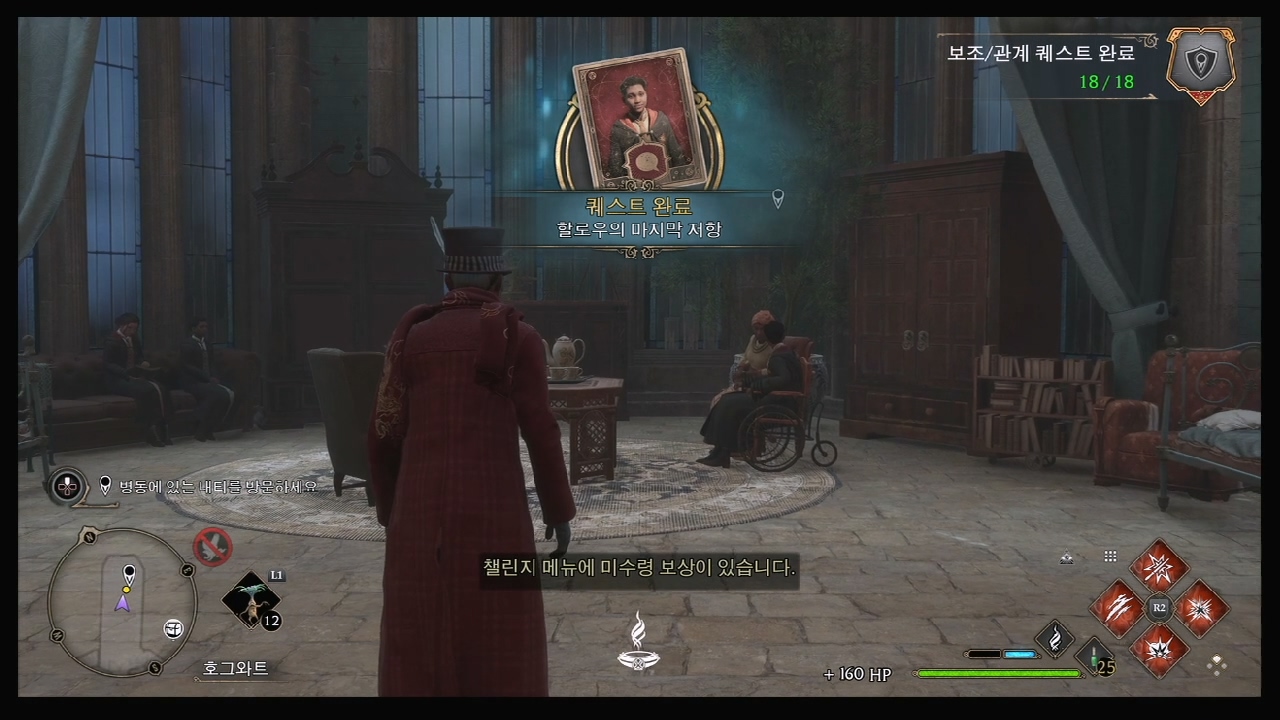Toggle the eye pyramid indicator near the spell diamond

(x=1066, y=556)
